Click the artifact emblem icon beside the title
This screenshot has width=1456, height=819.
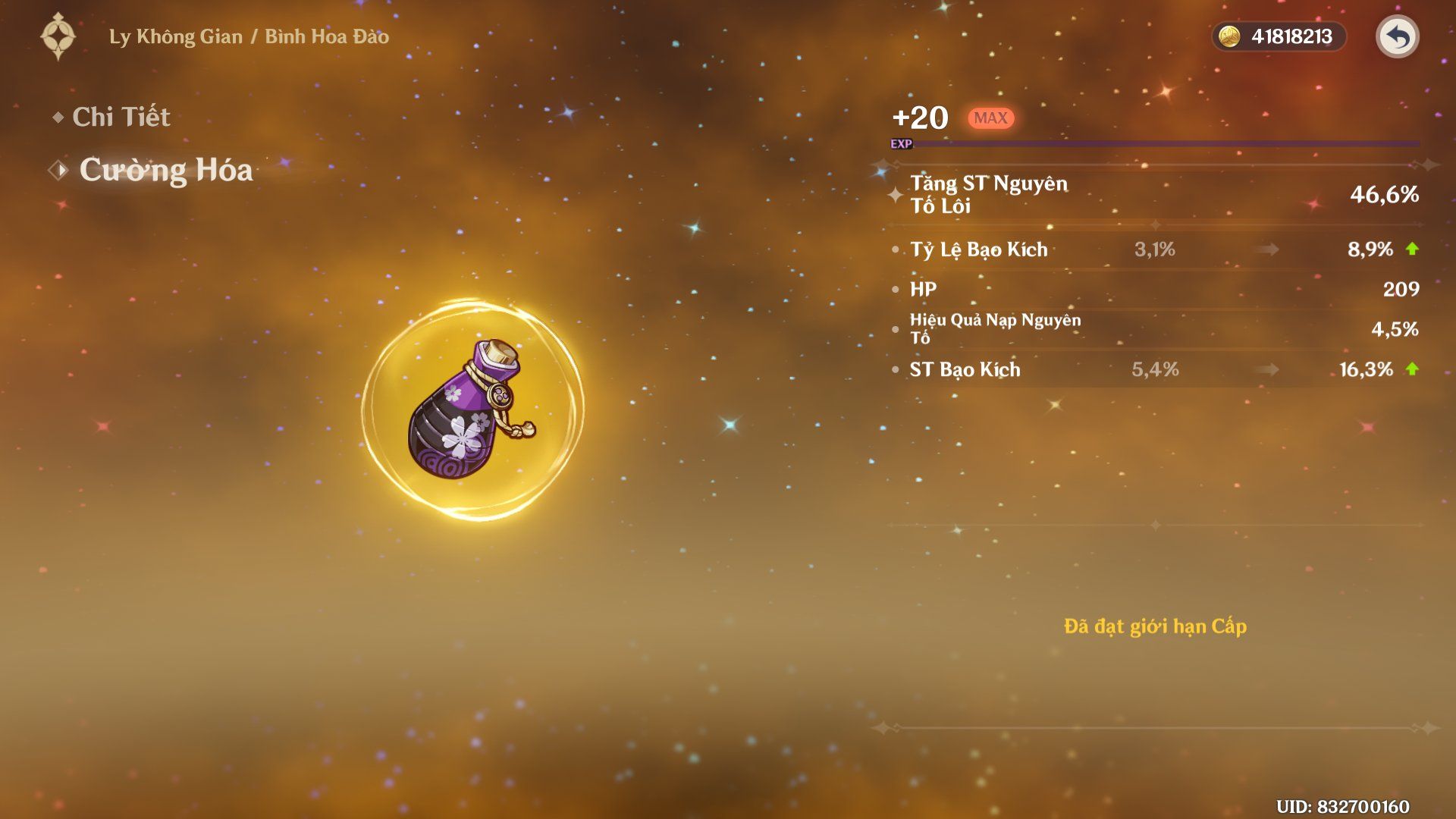point(58,36)
